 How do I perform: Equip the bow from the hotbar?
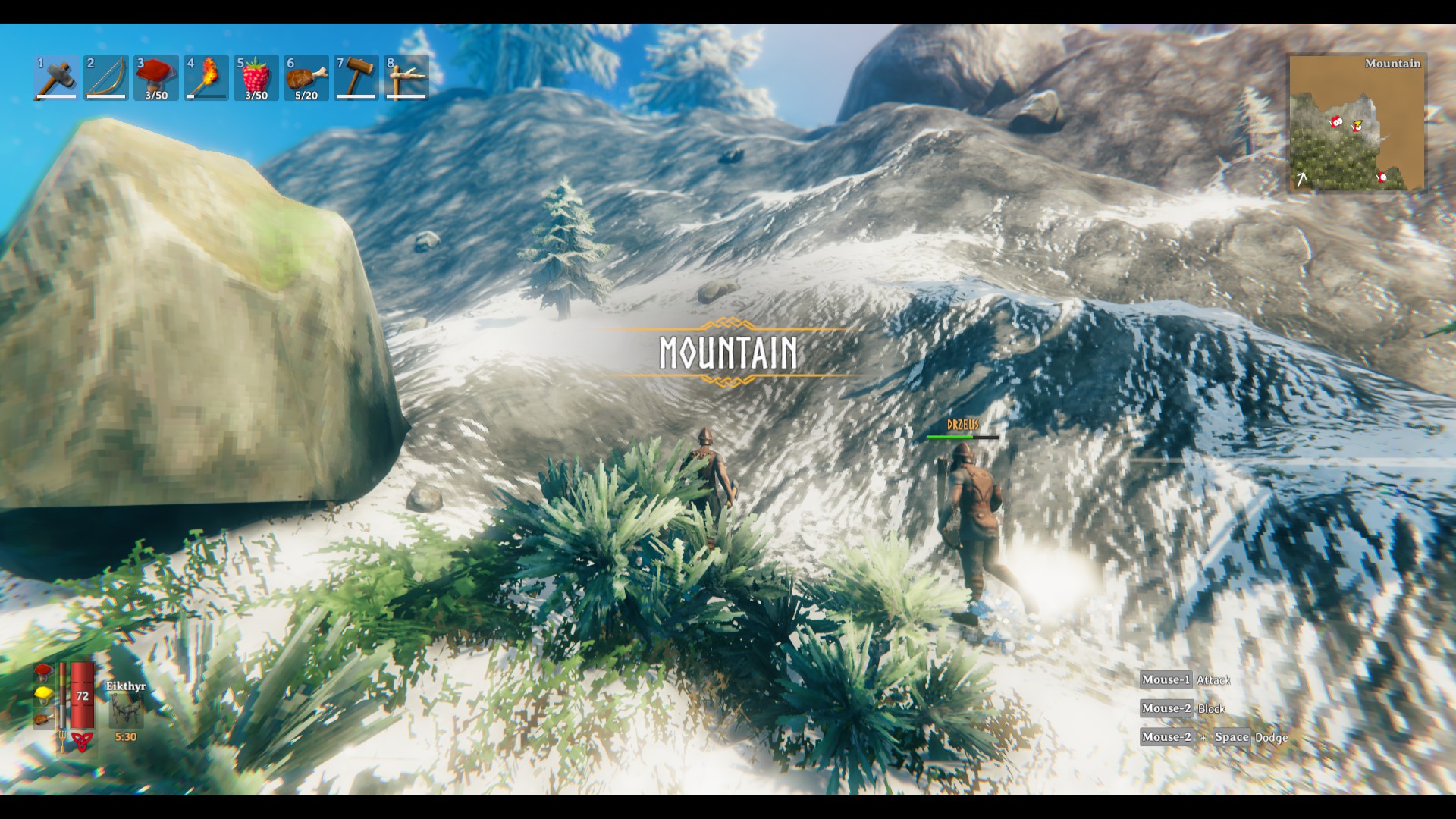[x=106, y=77]
